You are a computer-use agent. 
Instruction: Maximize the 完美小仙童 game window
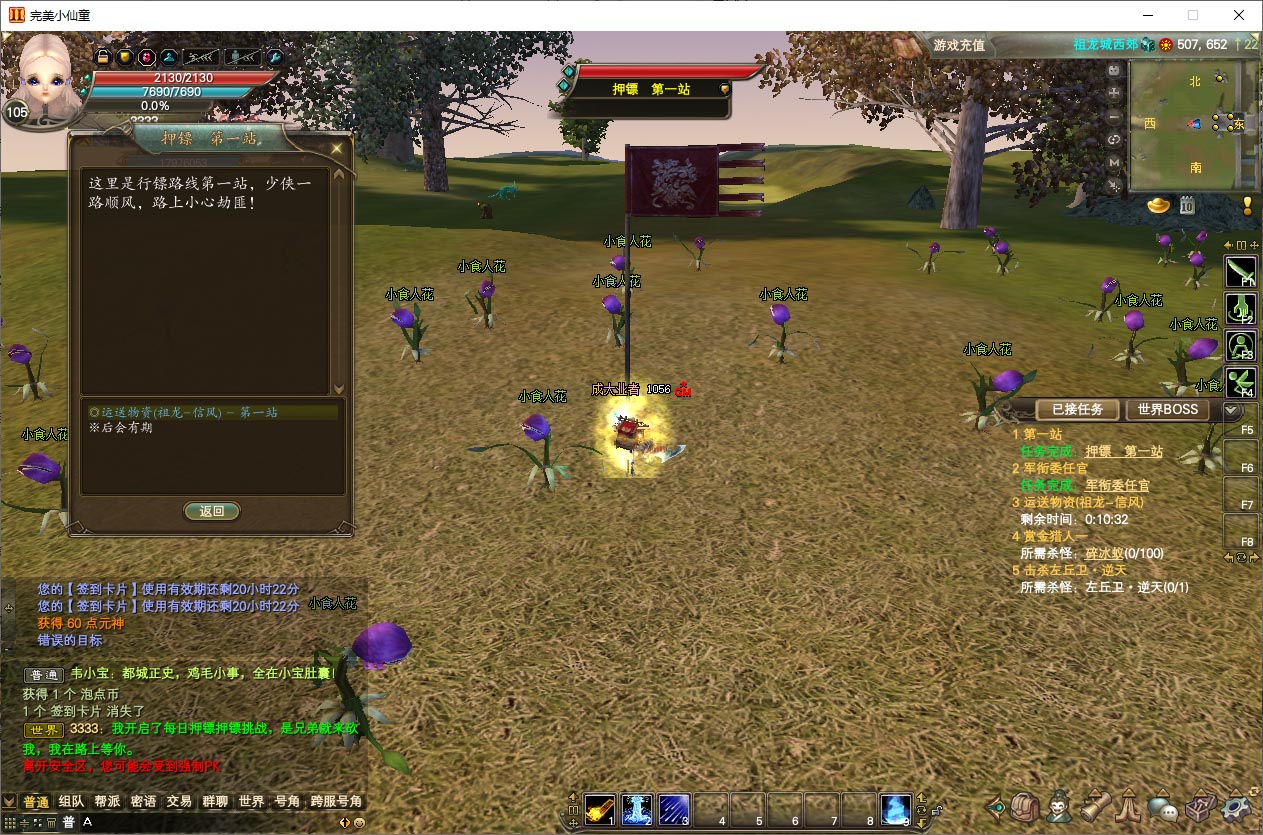(1193, 15)
